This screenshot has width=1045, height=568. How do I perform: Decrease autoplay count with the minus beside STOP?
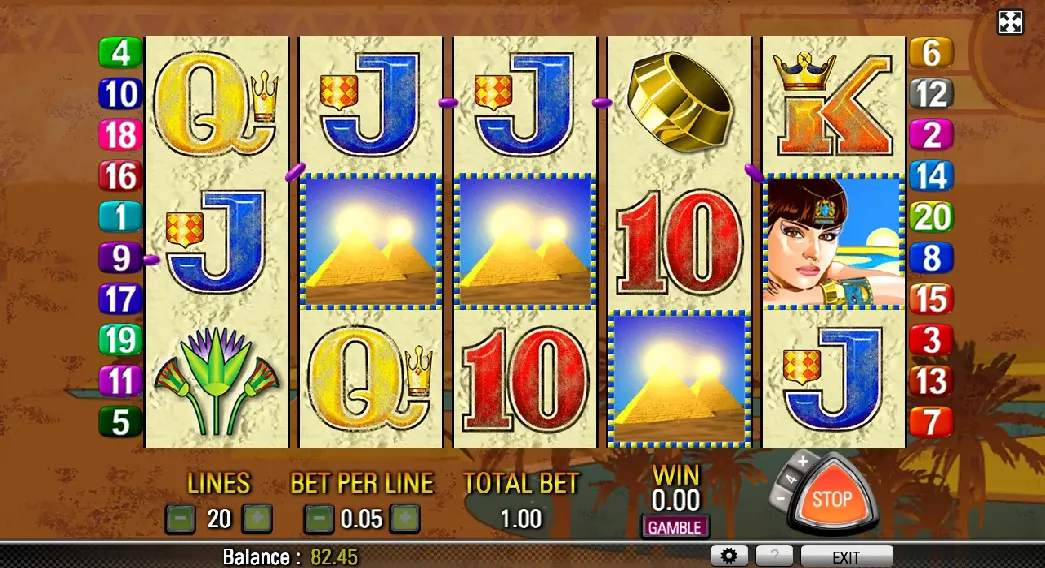pos(782,495)
